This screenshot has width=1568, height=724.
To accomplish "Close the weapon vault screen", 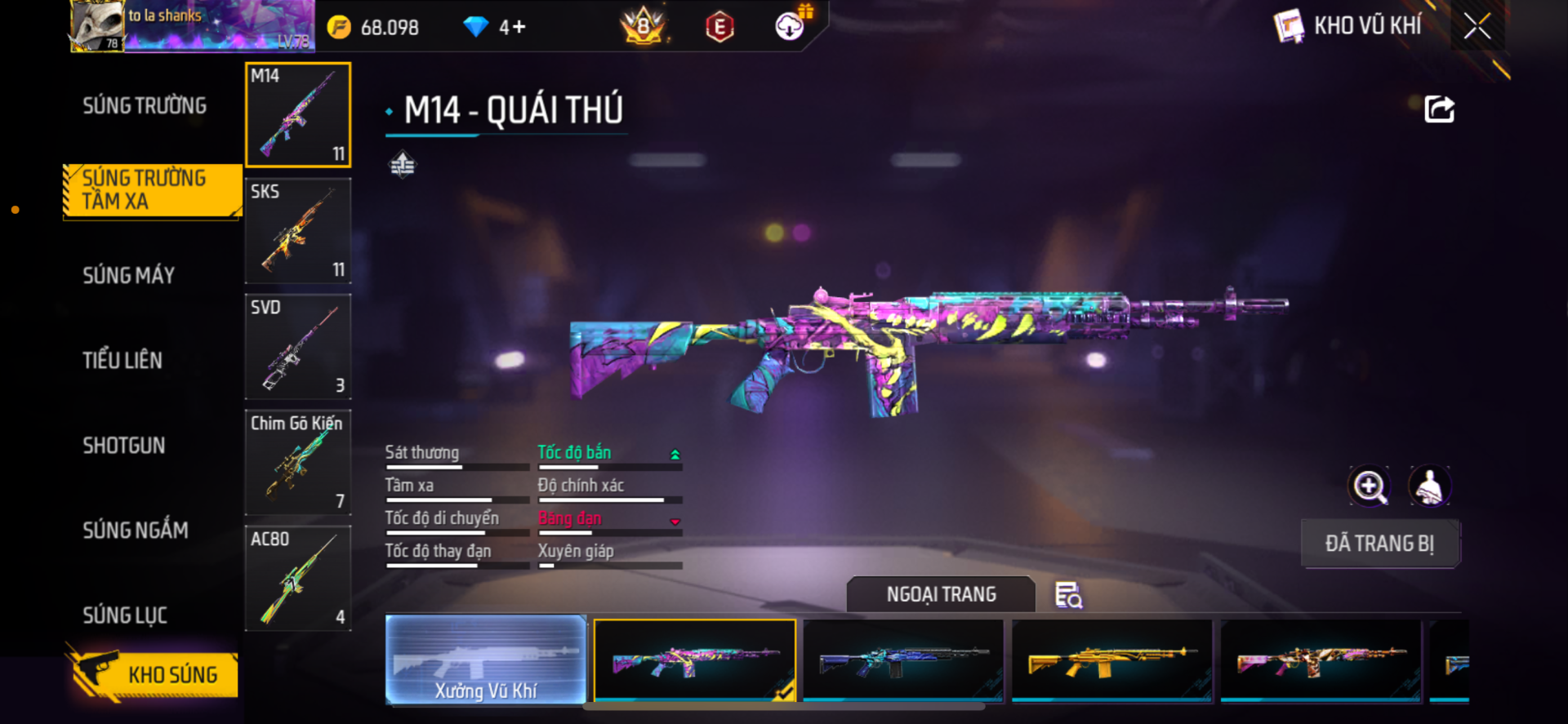I will pyautogui.click(x=1477, y=26).
